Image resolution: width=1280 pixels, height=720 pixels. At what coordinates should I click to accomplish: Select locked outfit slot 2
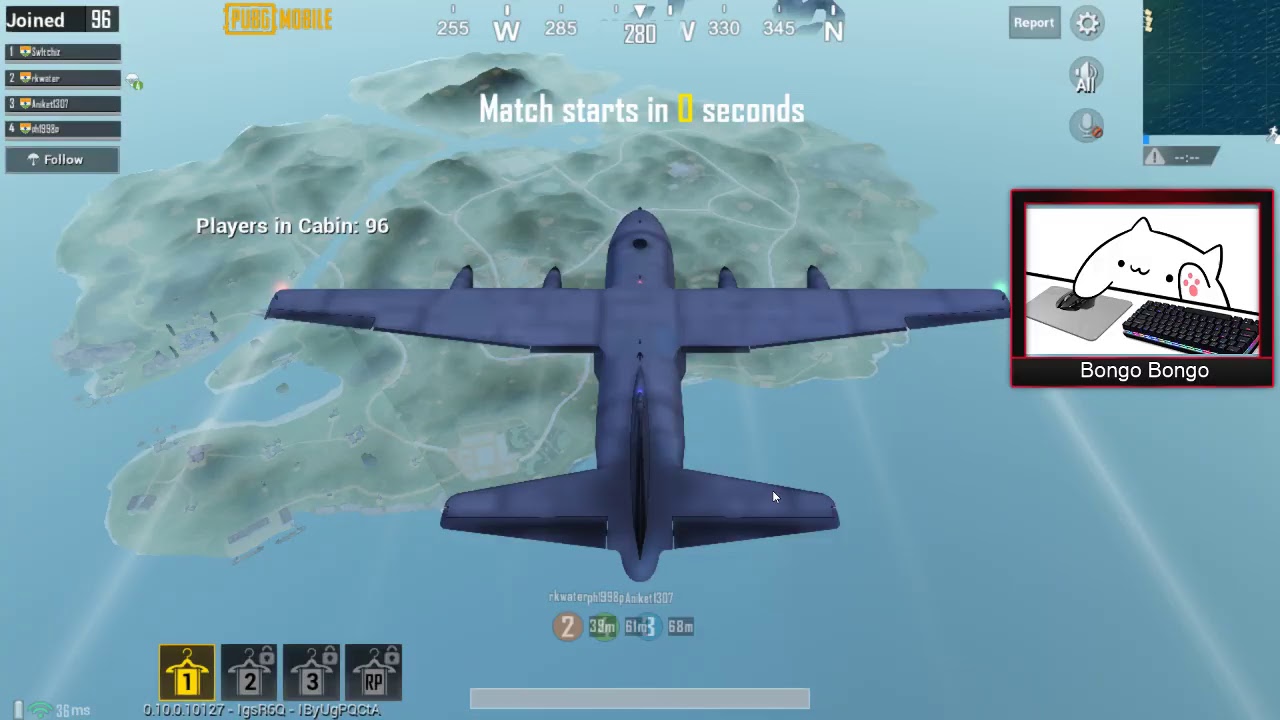pos(249,672)
